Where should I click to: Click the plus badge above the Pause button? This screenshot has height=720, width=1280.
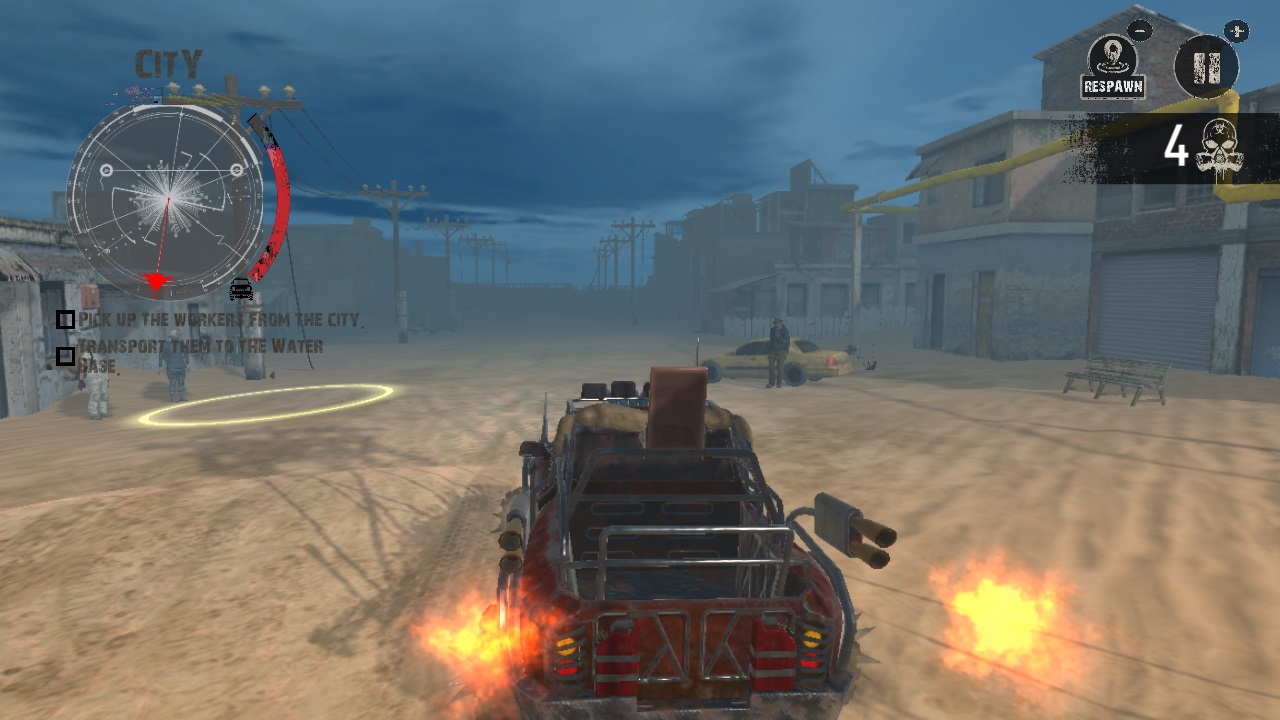(1237, 30)
